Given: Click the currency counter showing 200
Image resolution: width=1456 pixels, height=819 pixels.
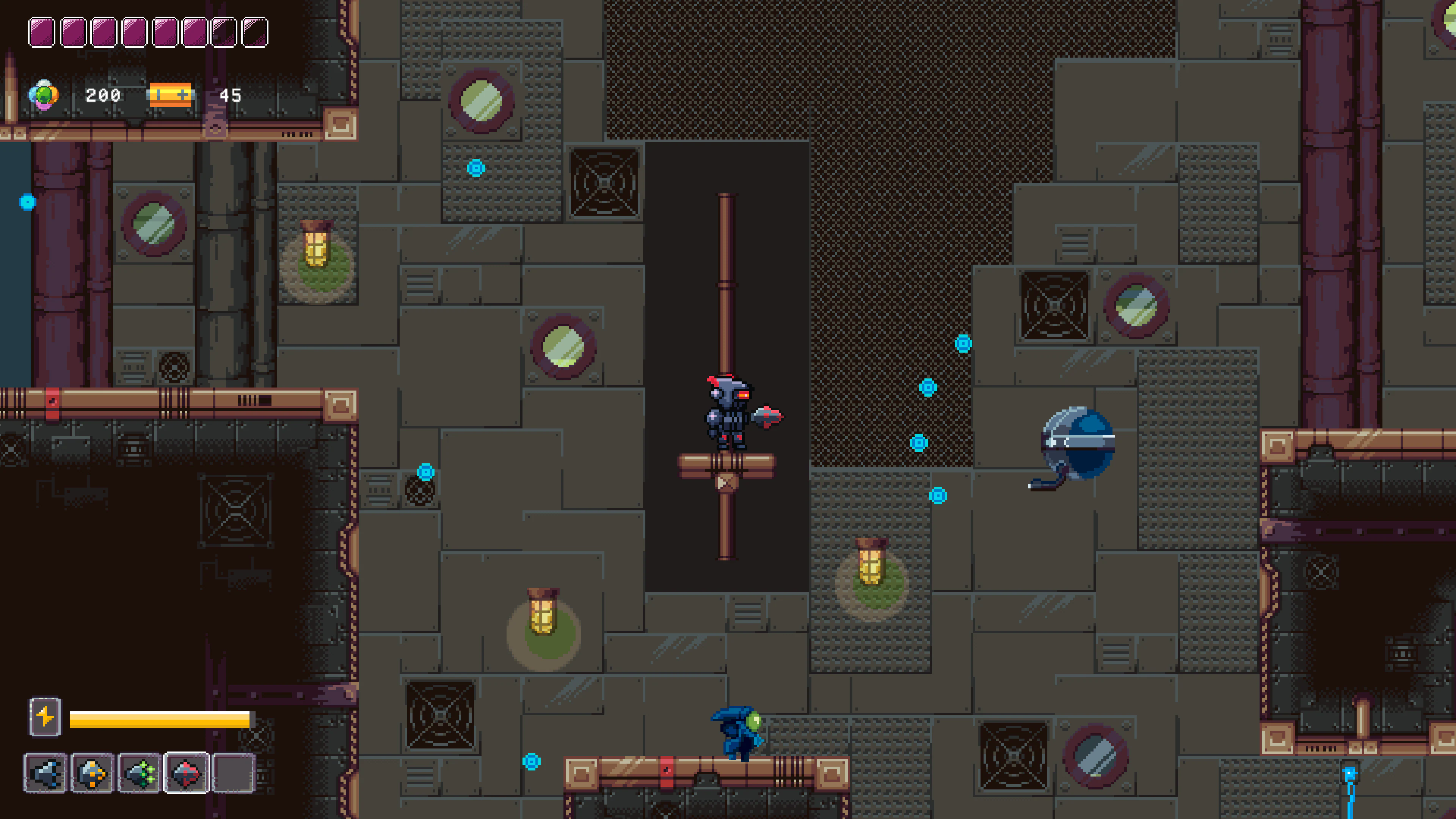Looking at the screenshot, I should click(x=104, y=94).
